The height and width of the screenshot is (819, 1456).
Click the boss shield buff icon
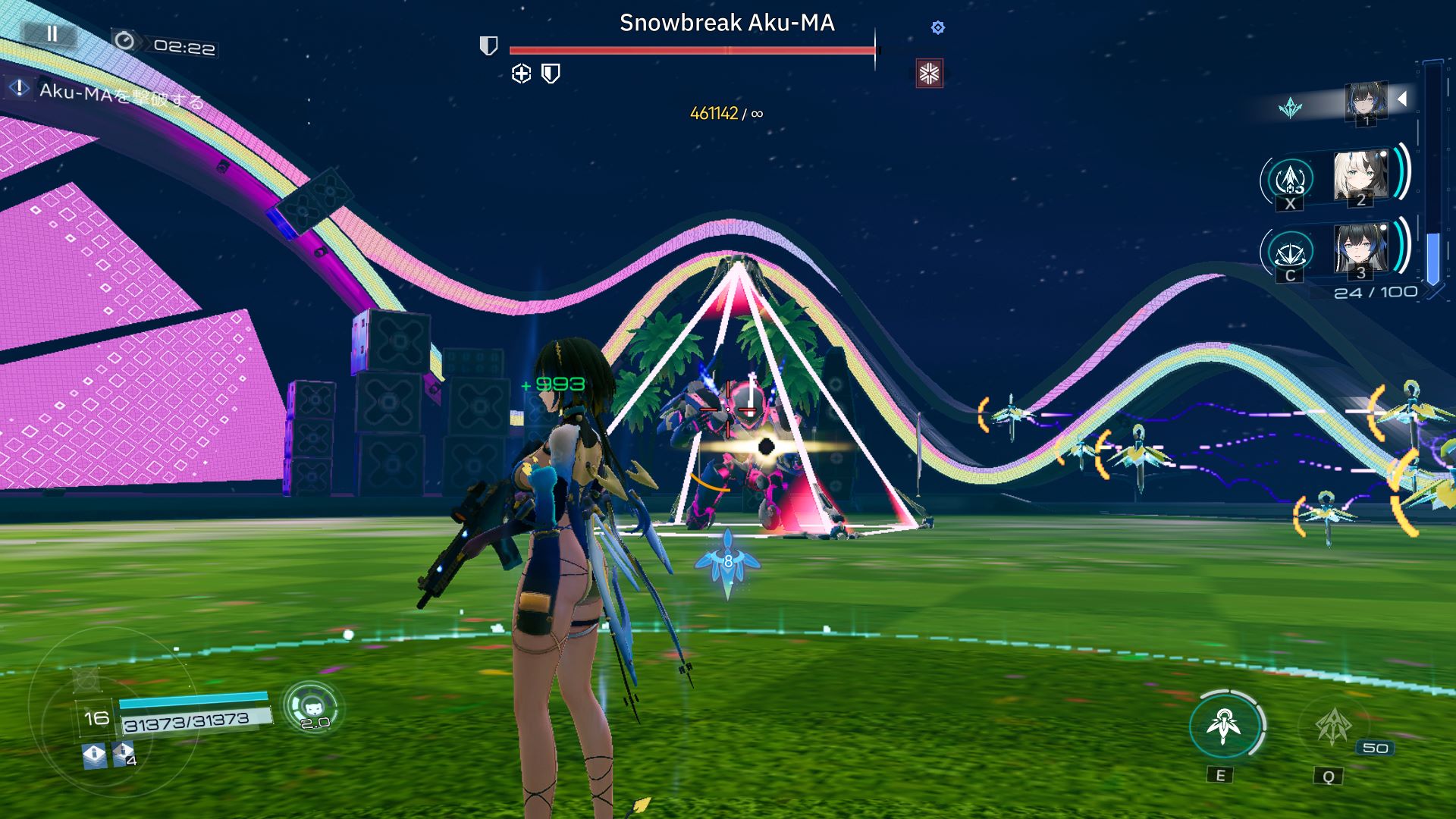551,74
